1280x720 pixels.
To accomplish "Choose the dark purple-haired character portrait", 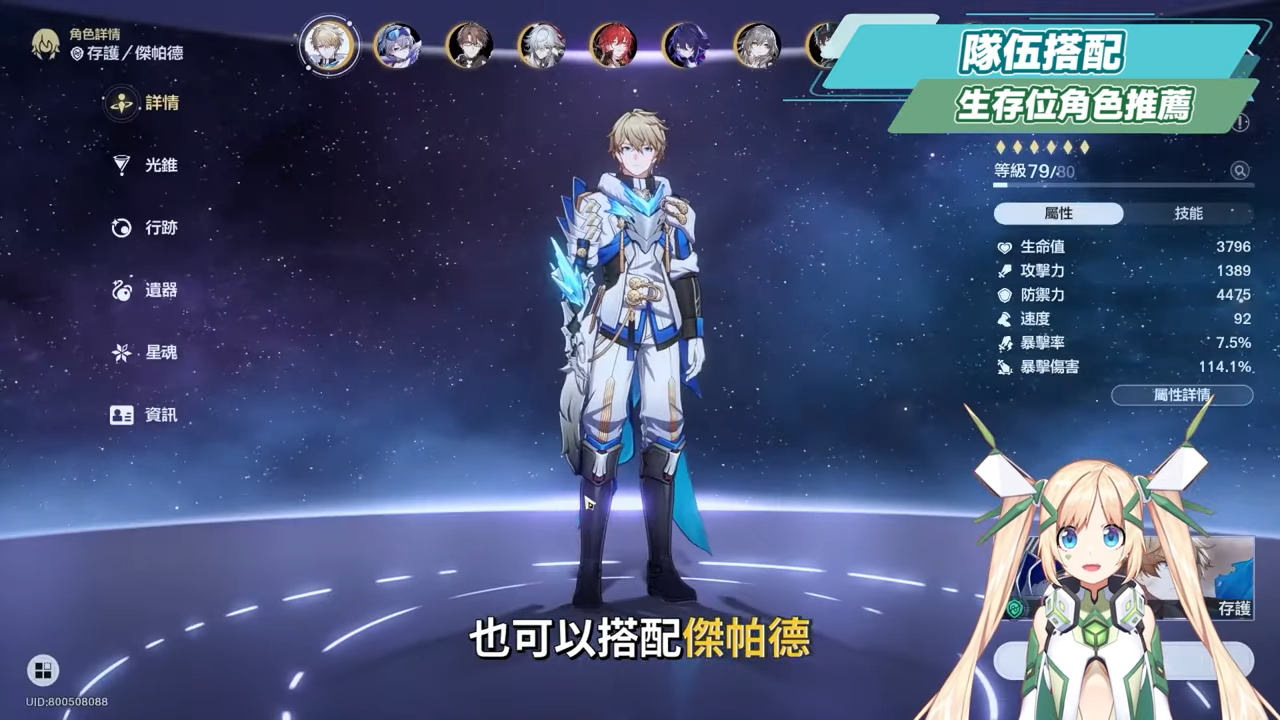I will 685,45.
